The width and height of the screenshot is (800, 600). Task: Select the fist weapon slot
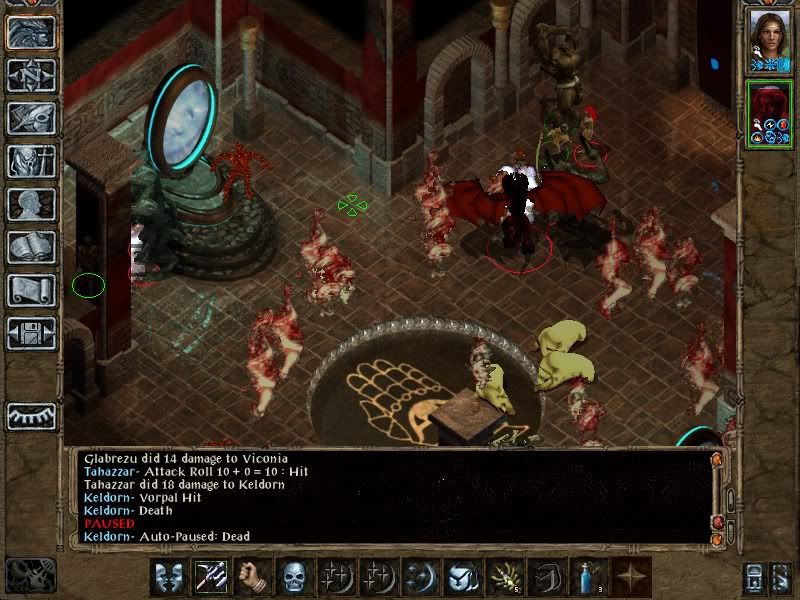[251, 577]
